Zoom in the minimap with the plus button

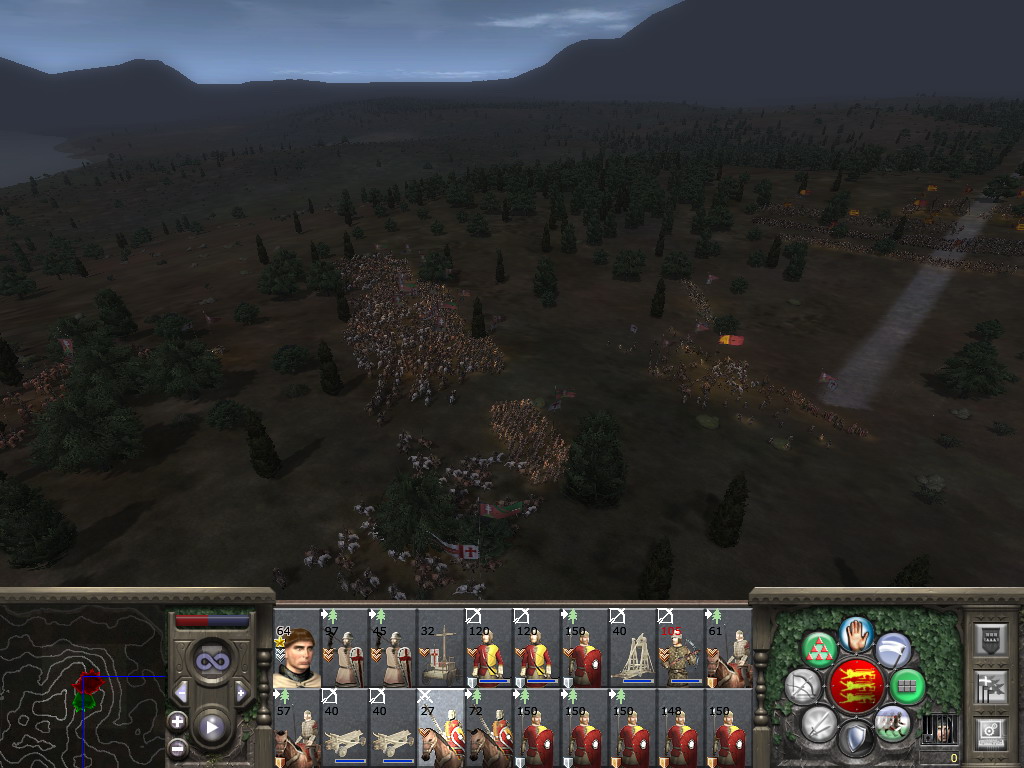point(177,721)
